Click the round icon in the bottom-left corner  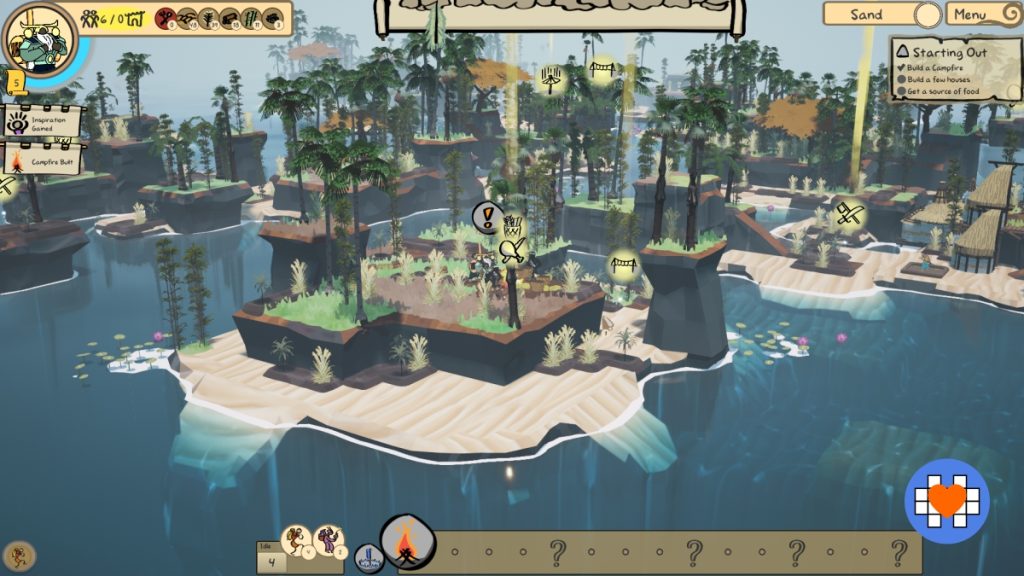coord(19,555)
